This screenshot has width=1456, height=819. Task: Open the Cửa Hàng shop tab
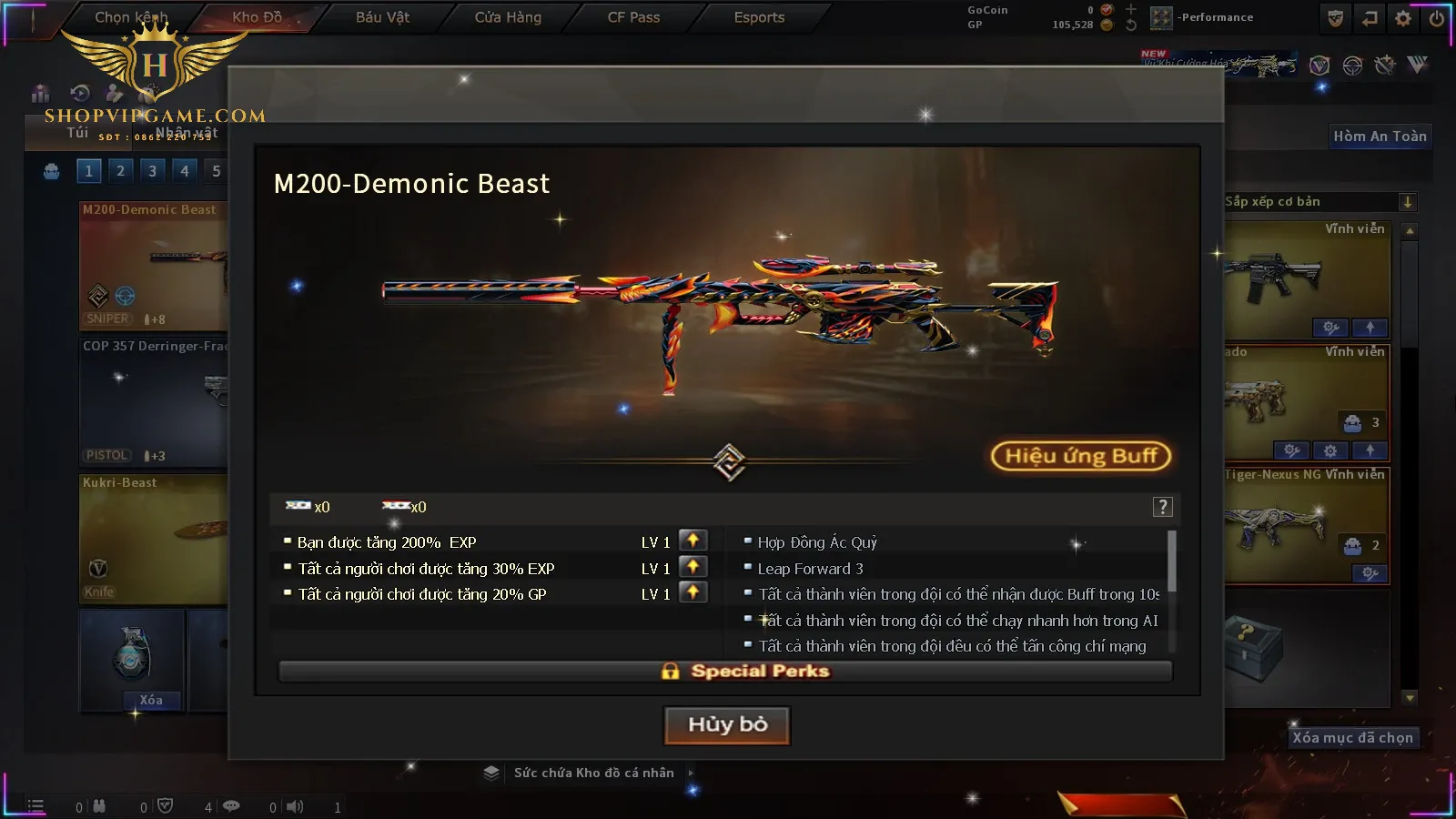508,17
